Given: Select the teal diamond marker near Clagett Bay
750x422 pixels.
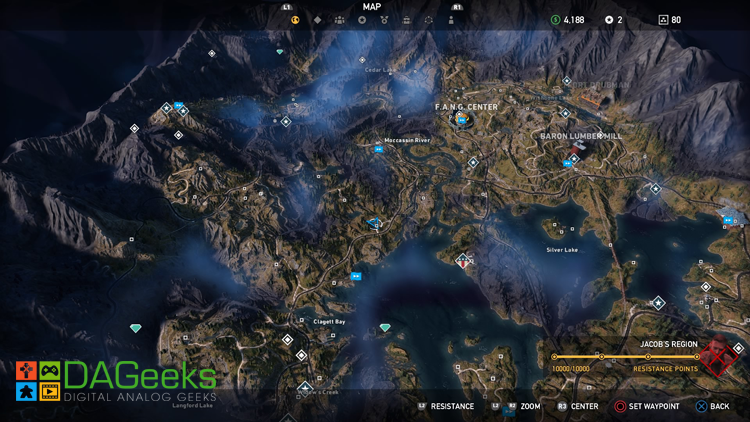Looking at the screenshot, I should (385, 328).
